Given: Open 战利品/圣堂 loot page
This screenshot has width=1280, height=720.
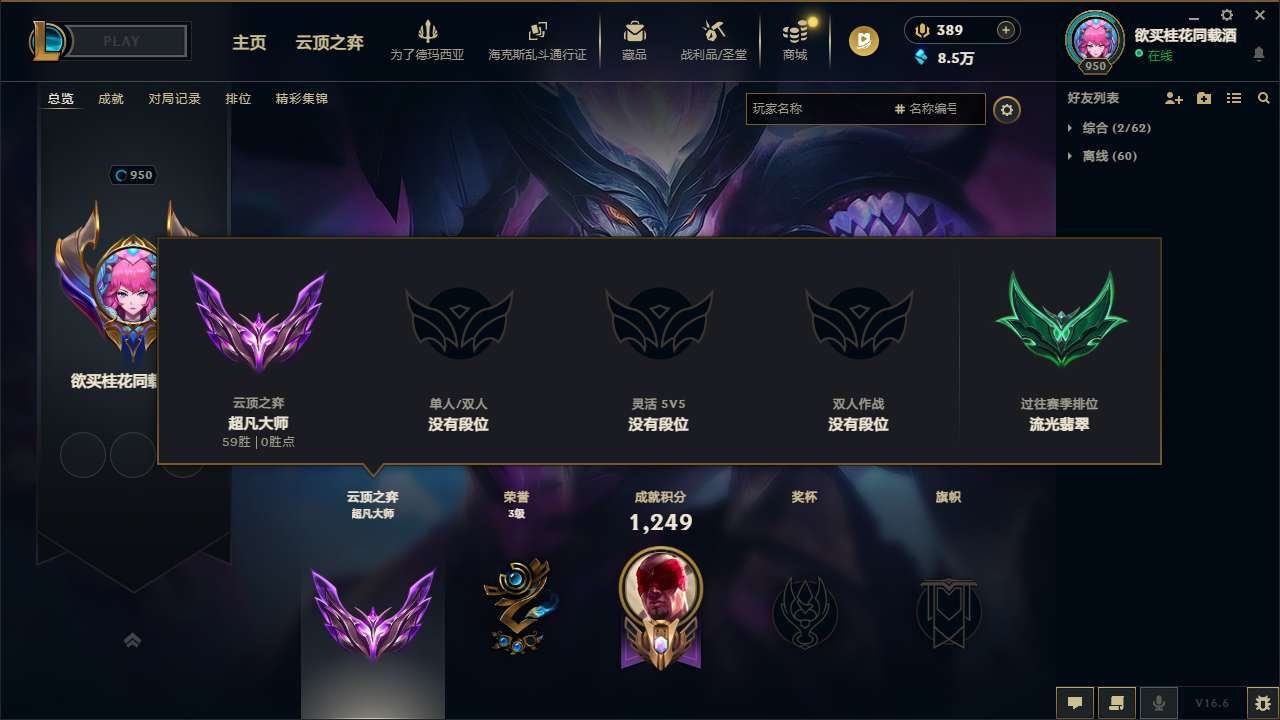Looking at the screenshot, I should point(714,40).
